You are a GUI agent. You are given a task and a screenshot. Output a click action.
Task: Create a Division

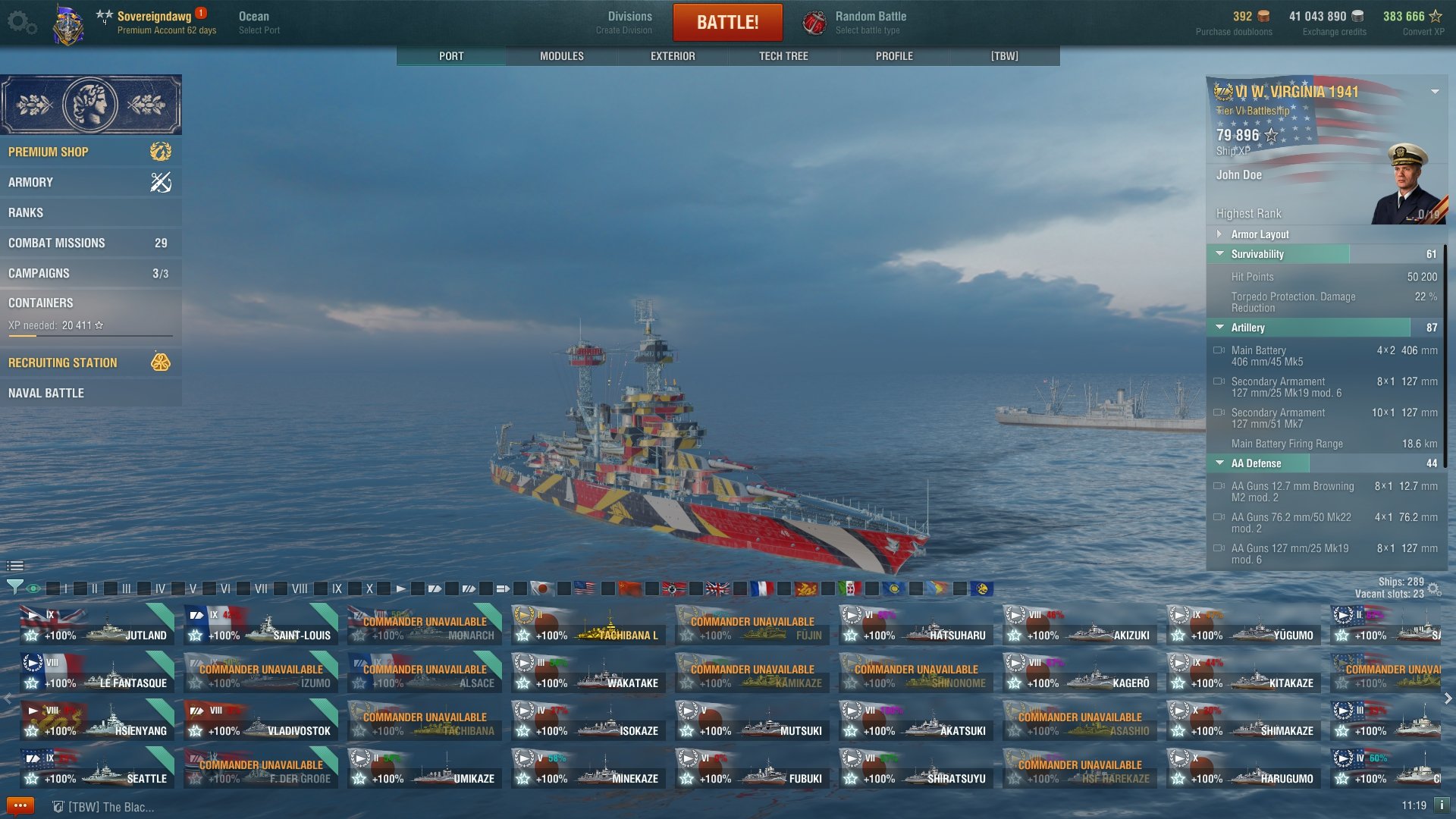pos(629,23)
